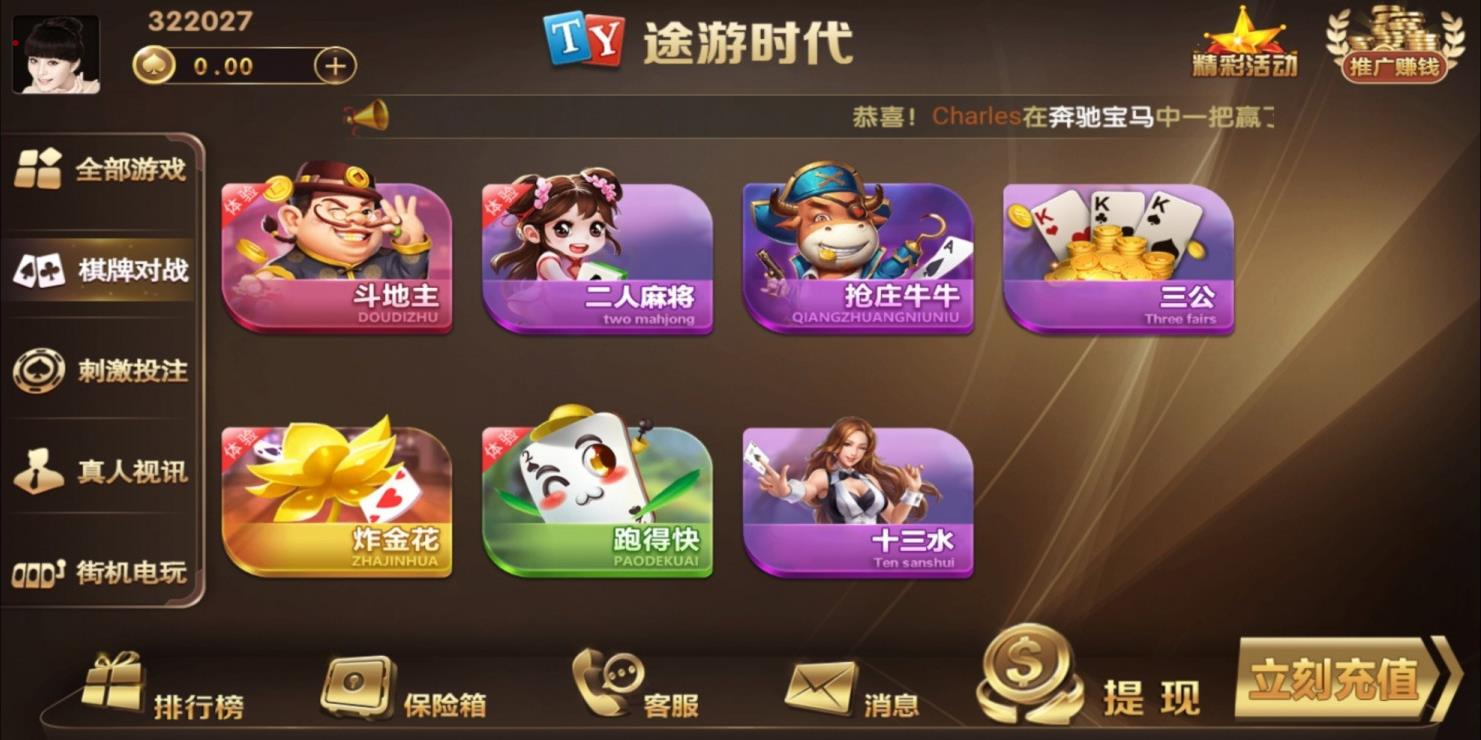Open 排行榜 rankings via gift icon
This screenshot has width=1481, height=740.
pos(113,685)
